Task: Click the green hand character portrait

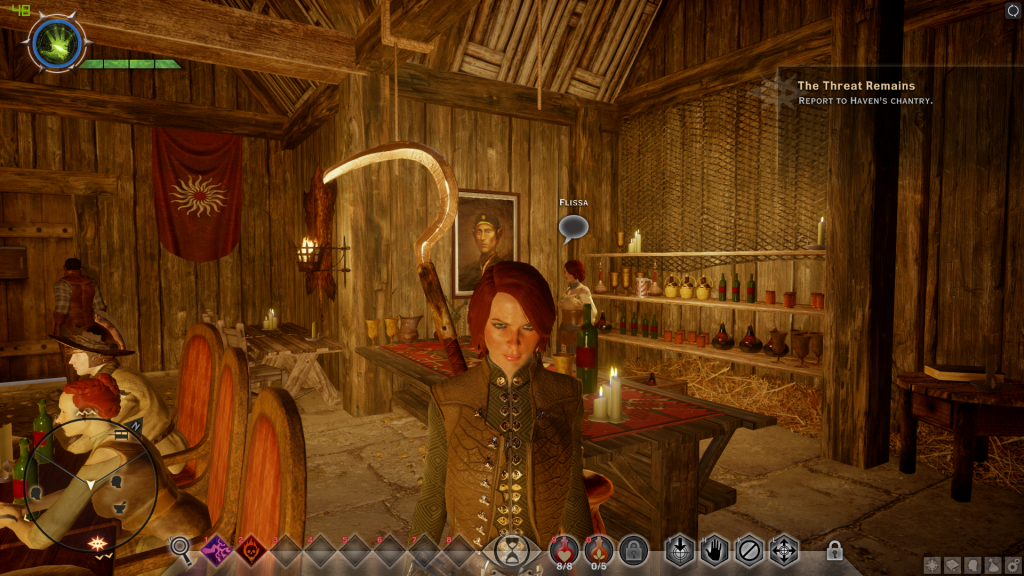Action: [x=57, y=43]
